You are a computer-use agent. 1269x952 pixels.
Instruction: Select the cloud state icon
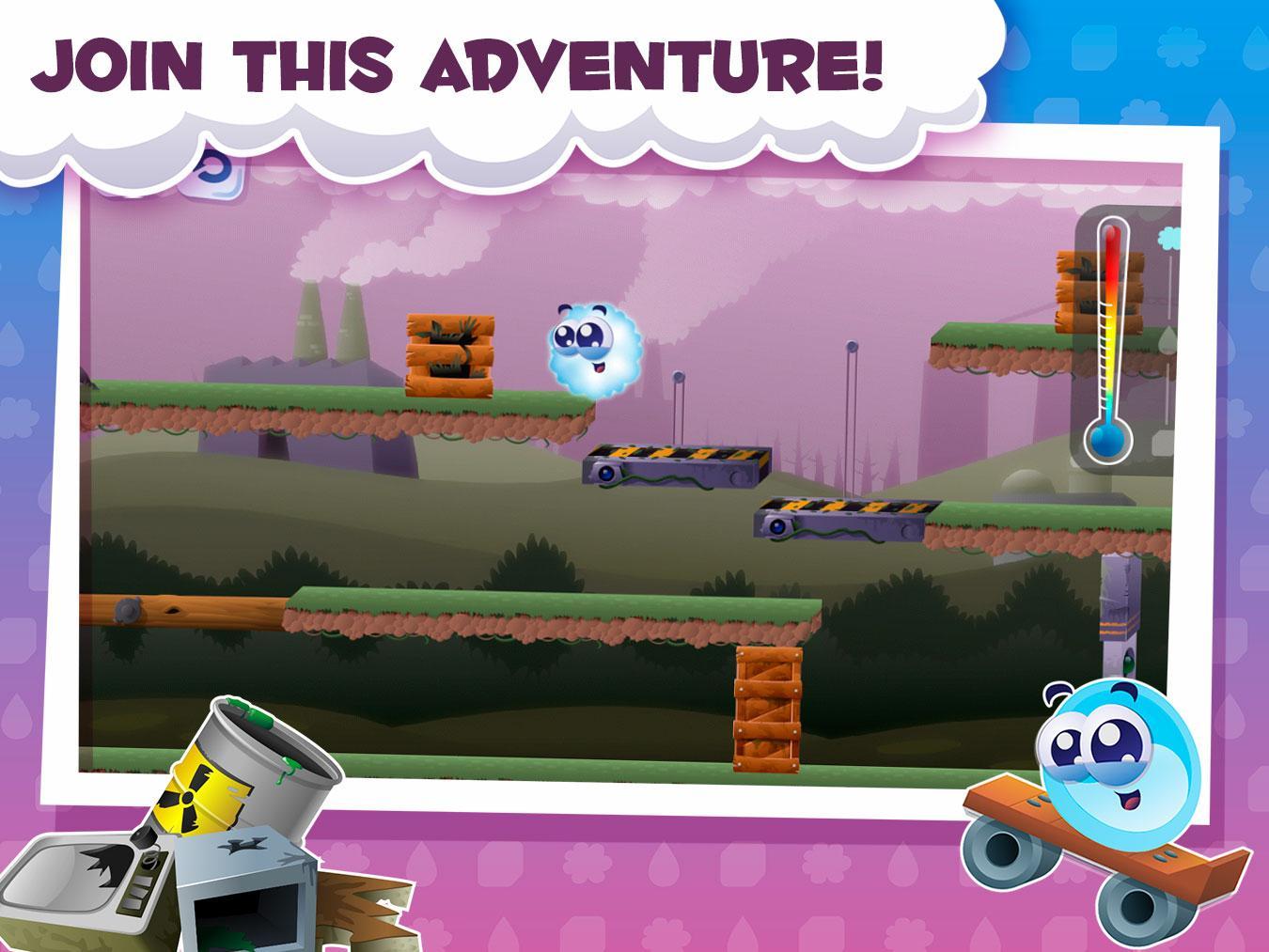[1169, 239]
